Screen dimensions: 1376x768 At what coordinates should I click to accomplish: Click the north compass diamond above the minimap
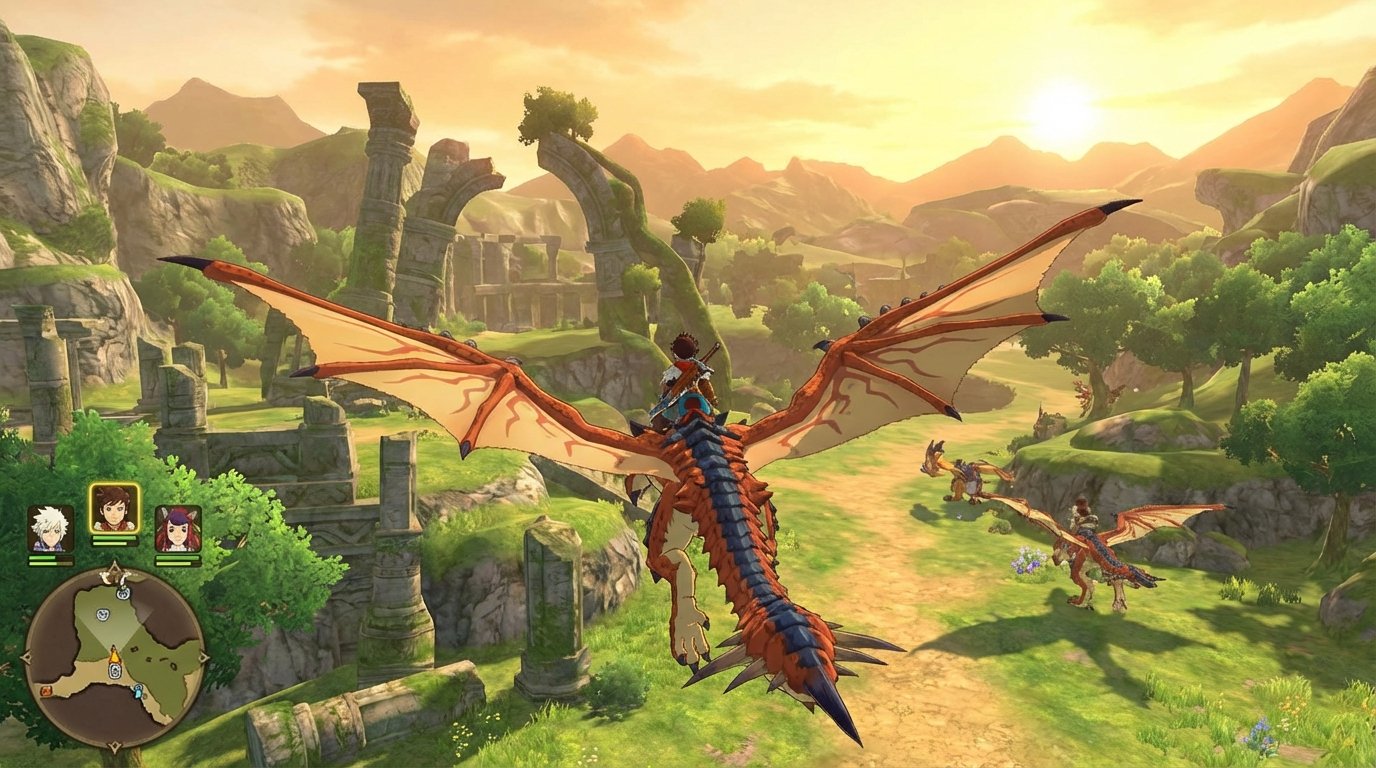[113, 567]
